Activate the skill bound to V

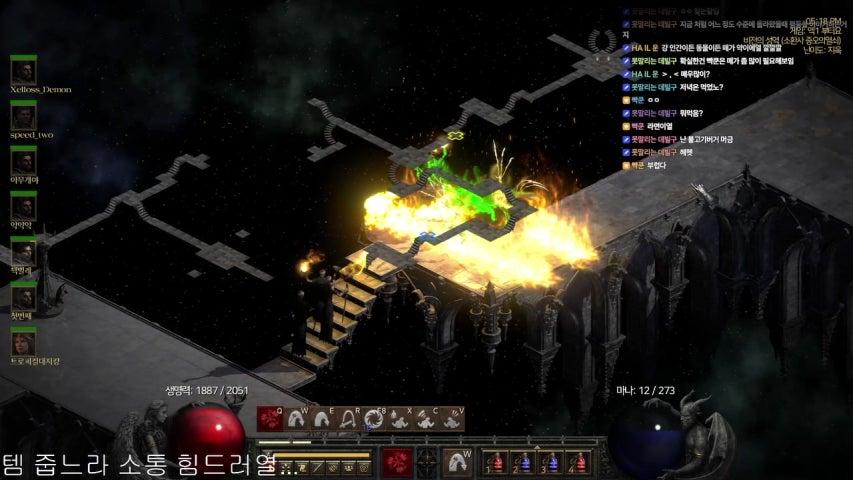[x=451, y=420]
